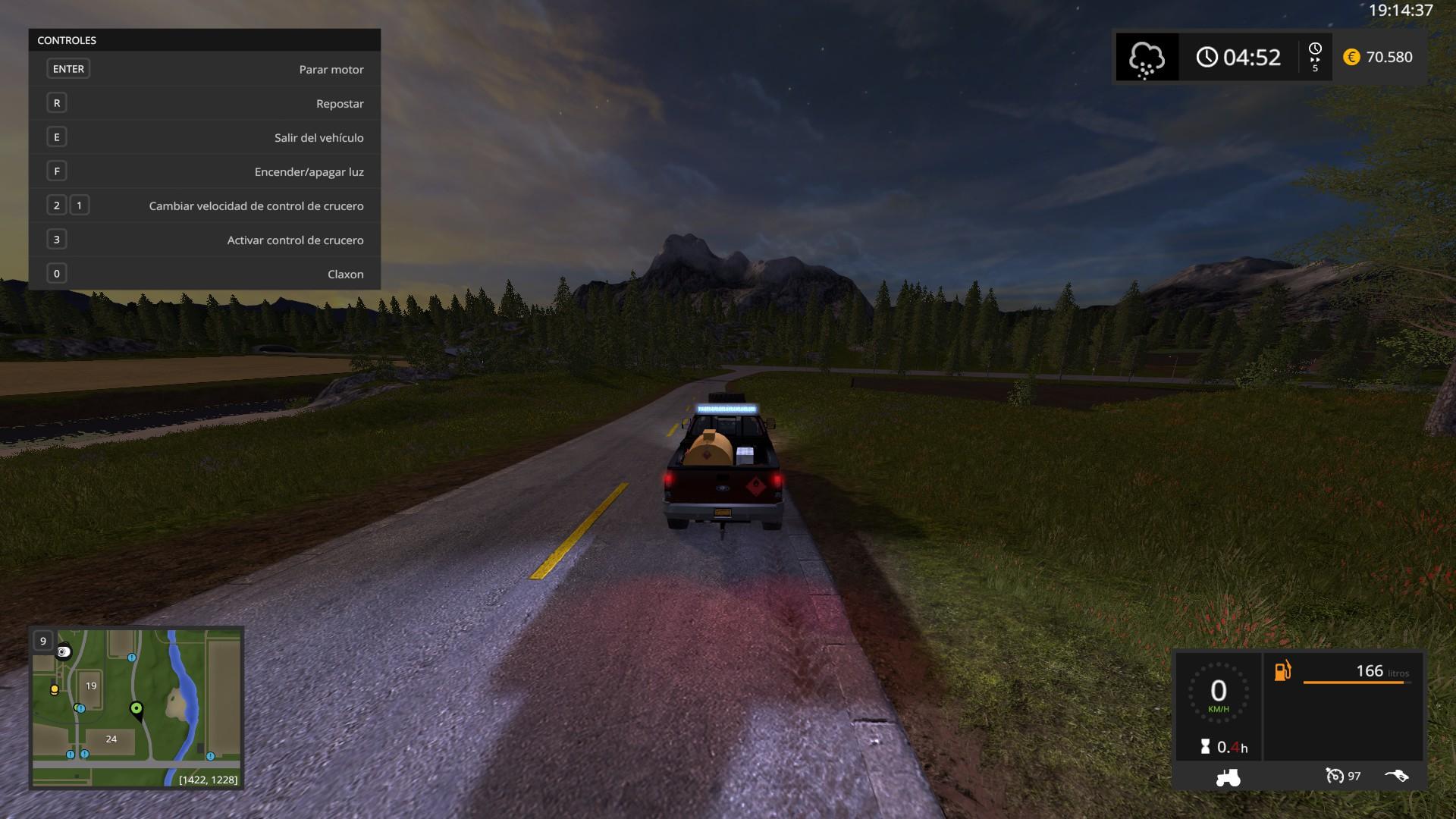Screen dimensions: 1456x819
Task: Select the time scale clock icon
Action: click(1315, 50)
